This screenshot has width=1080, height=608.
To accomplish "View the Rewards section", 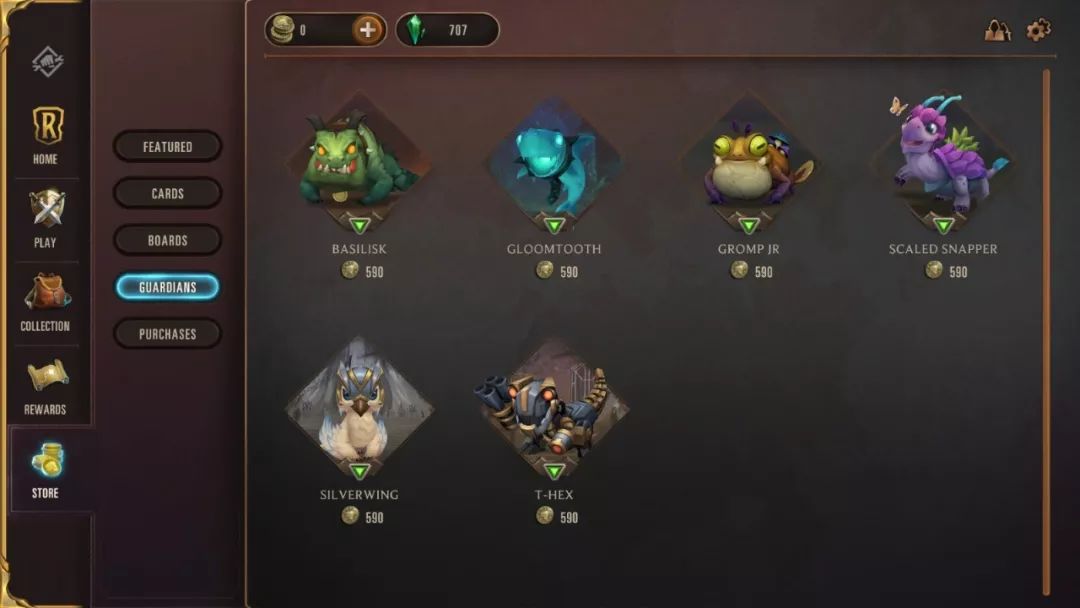I will [x=46, y=385].
